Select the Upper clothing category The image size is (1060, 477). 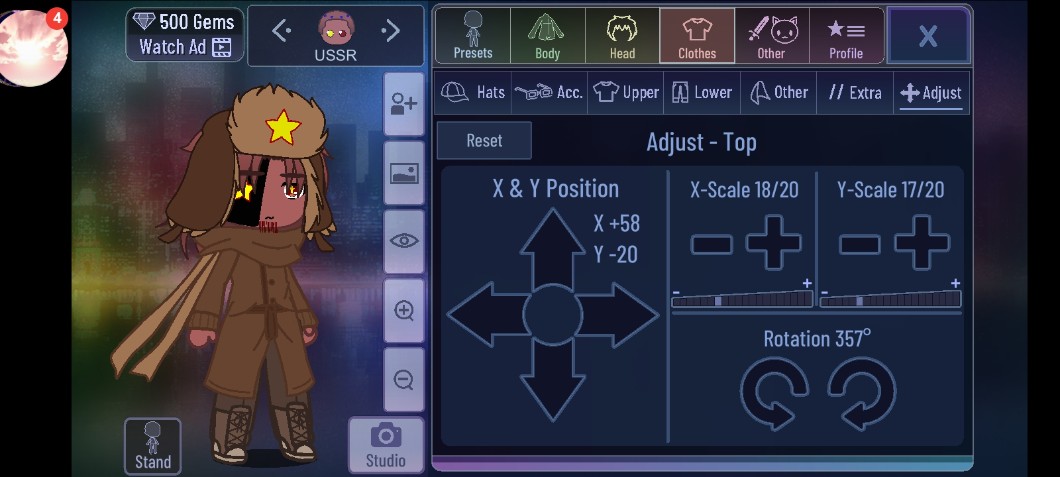[x=626, y=92]
